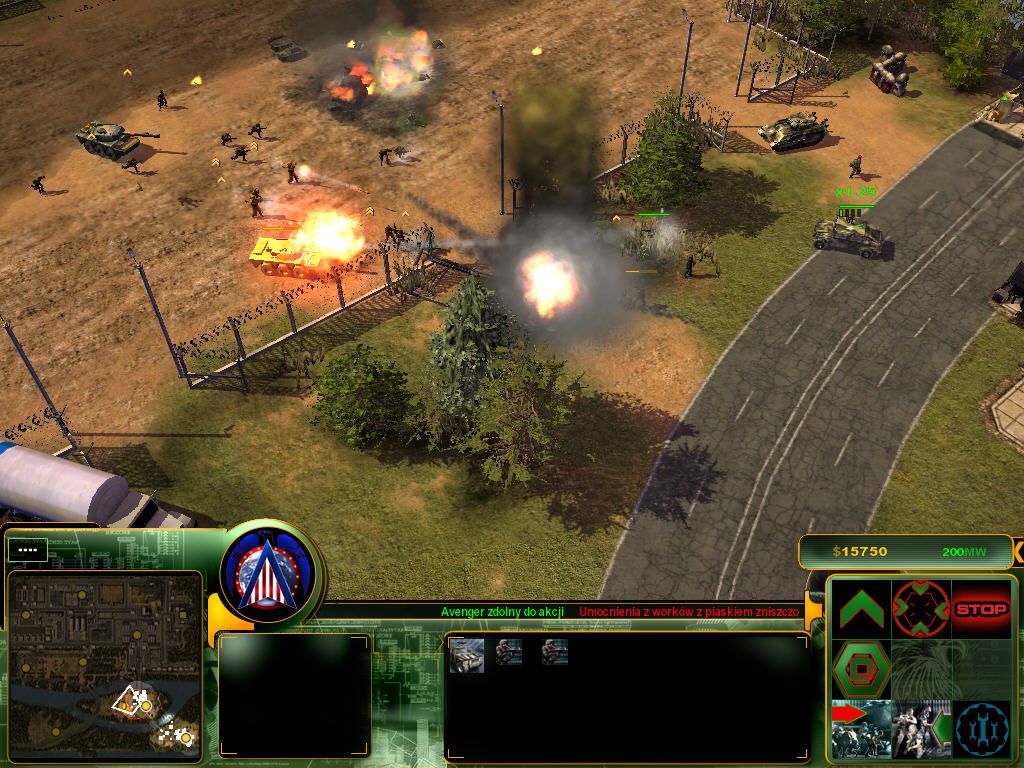The width and height of the screenshot is (1024, 768).
Task: Click the blue wrench gear icon
Action: [981, 729]
